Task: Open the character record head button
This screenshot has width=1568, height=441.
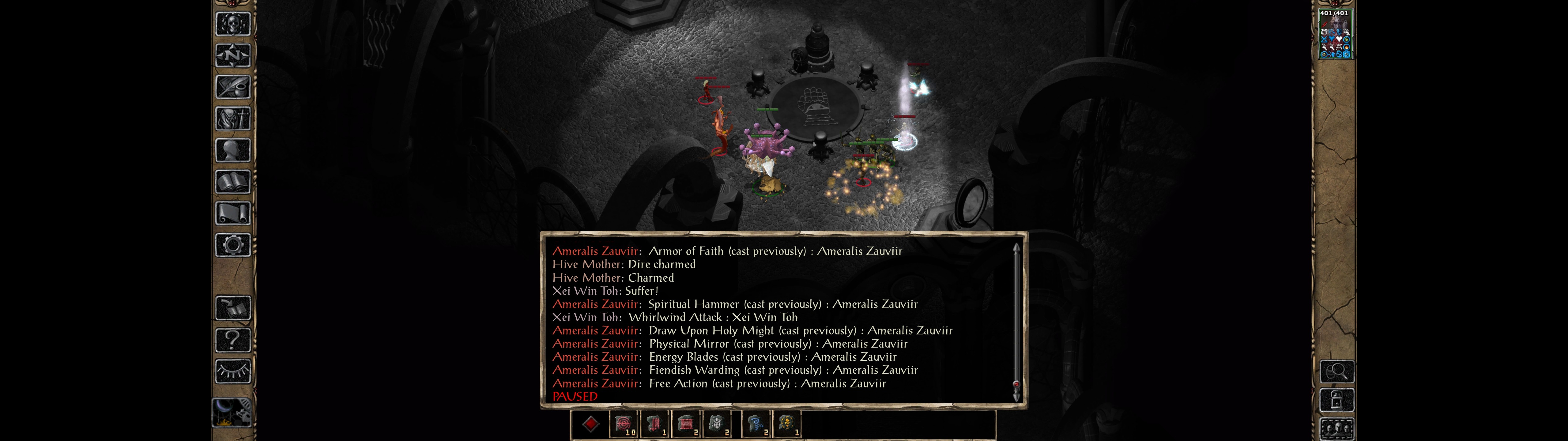Action: pyautogui.click(x=232, y=150)
